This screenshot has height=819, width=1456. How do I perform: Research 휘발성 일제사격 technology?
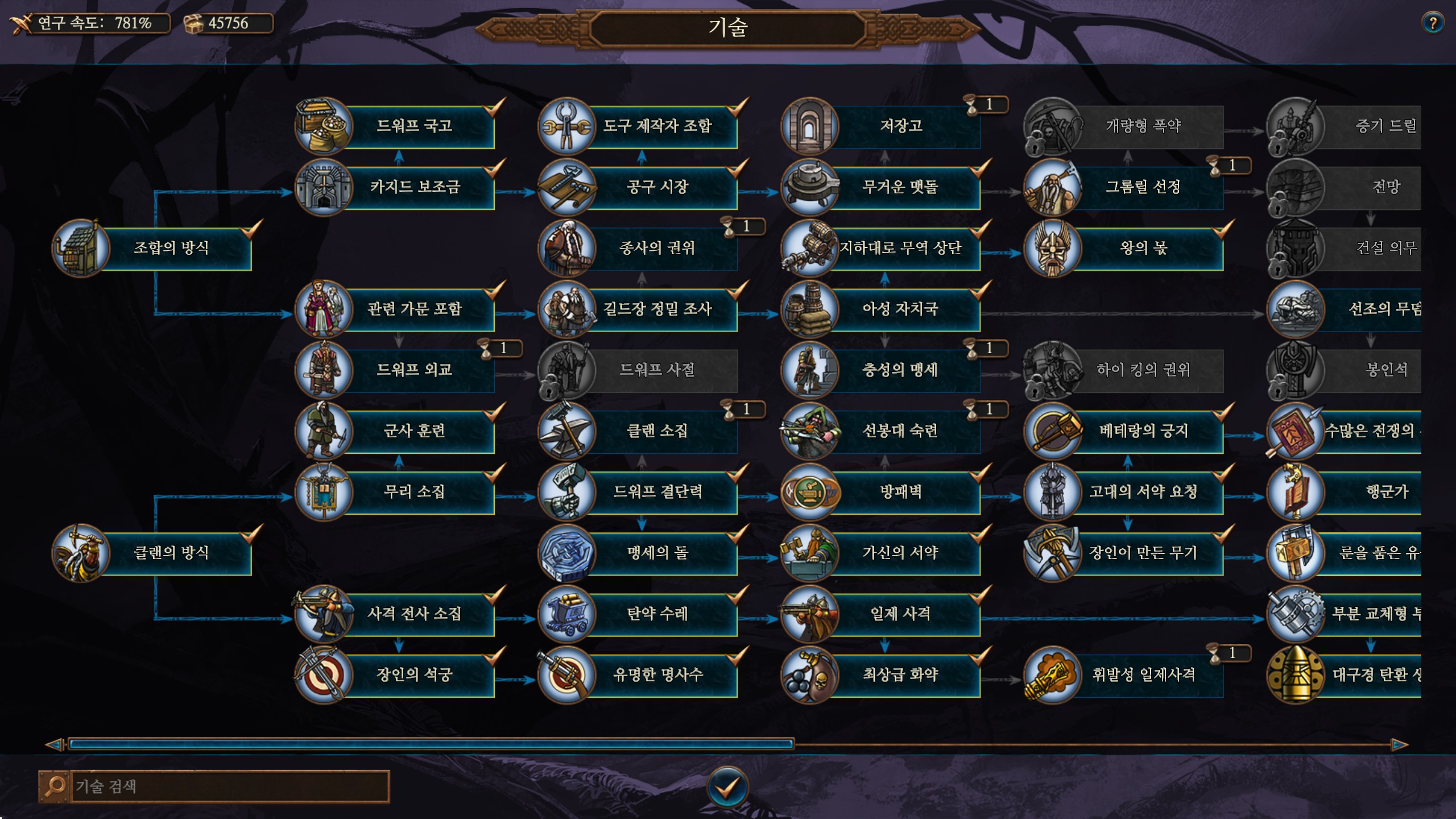point(1143,675)
